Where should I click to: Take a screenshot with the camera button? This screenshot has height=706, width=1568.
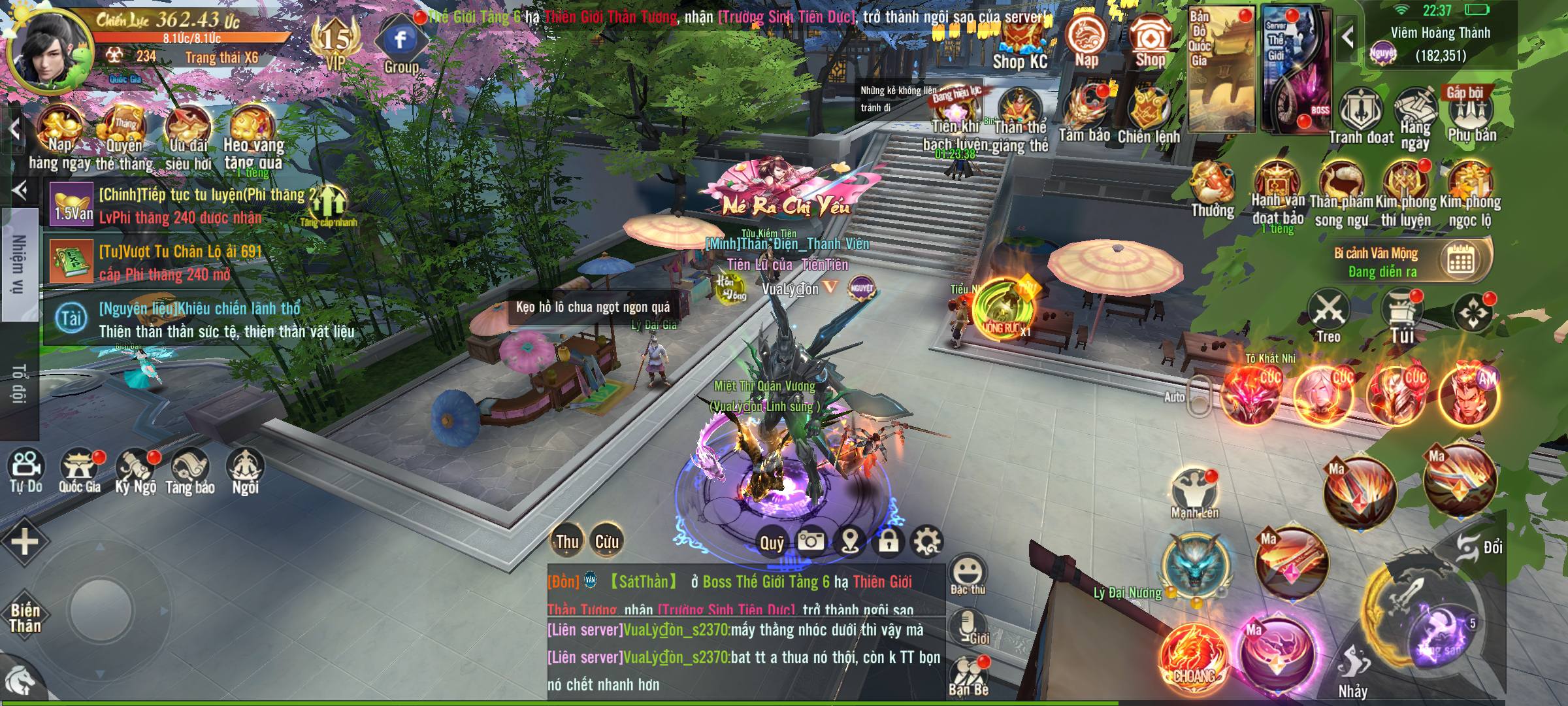click(x=810, y=541)
